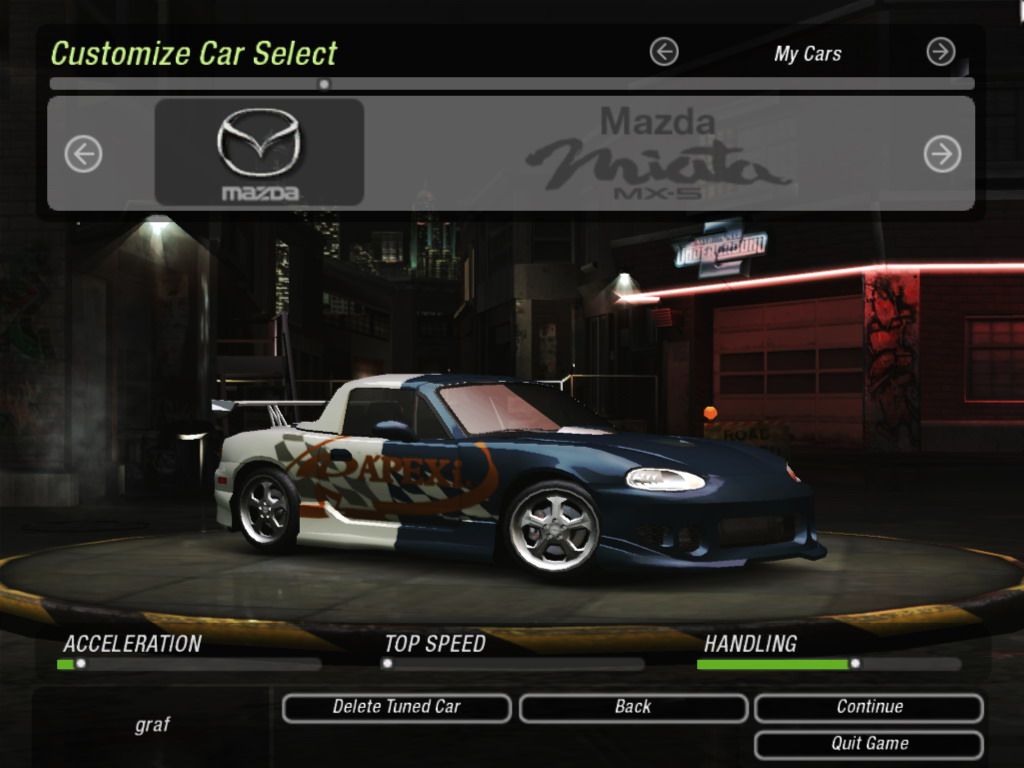1024x768 pixels.
Task: Go back with the Back button
Action: point(633,708)
